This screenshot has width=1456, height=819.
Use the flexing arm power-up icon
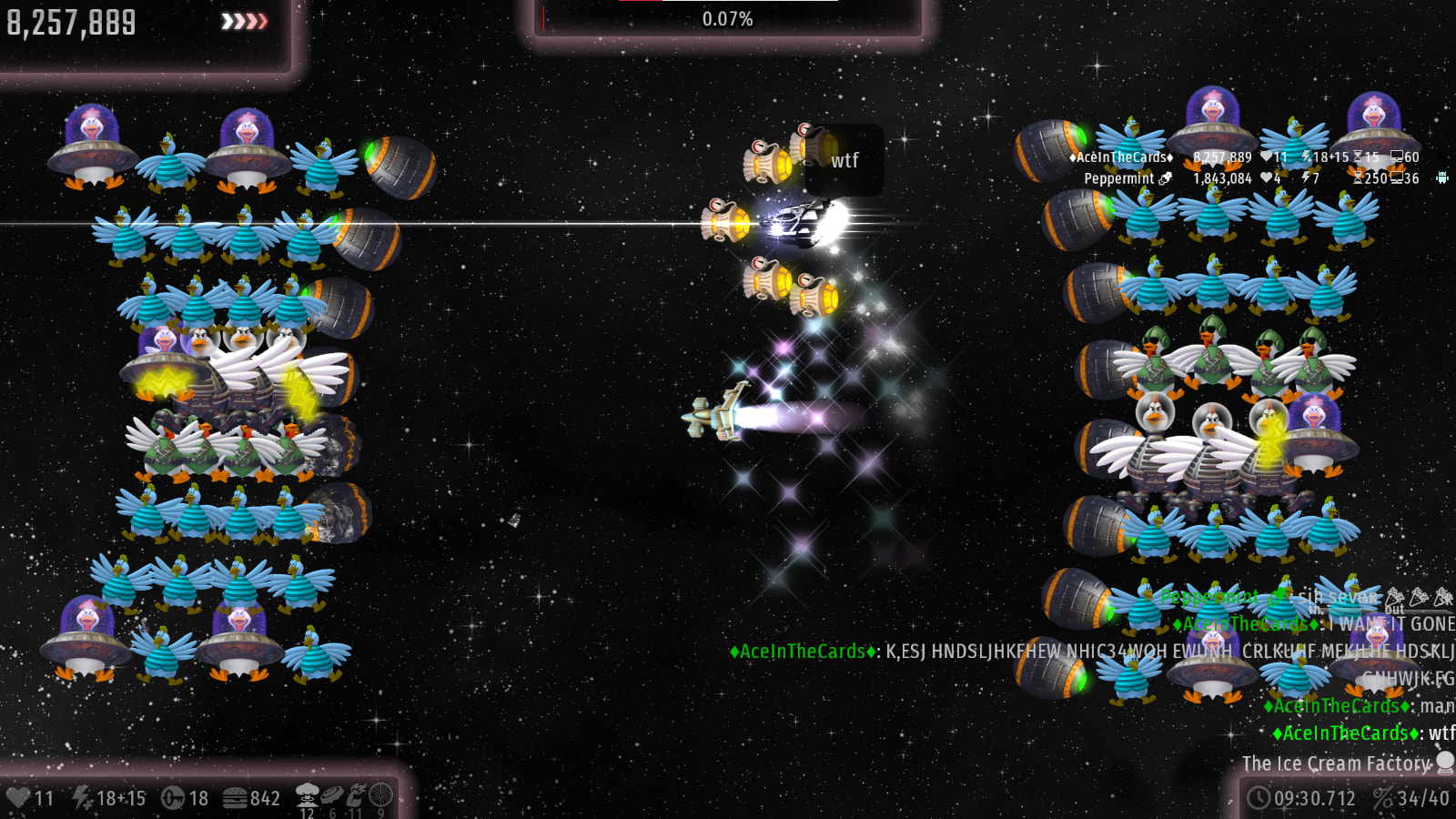click(x=356, y=794)
